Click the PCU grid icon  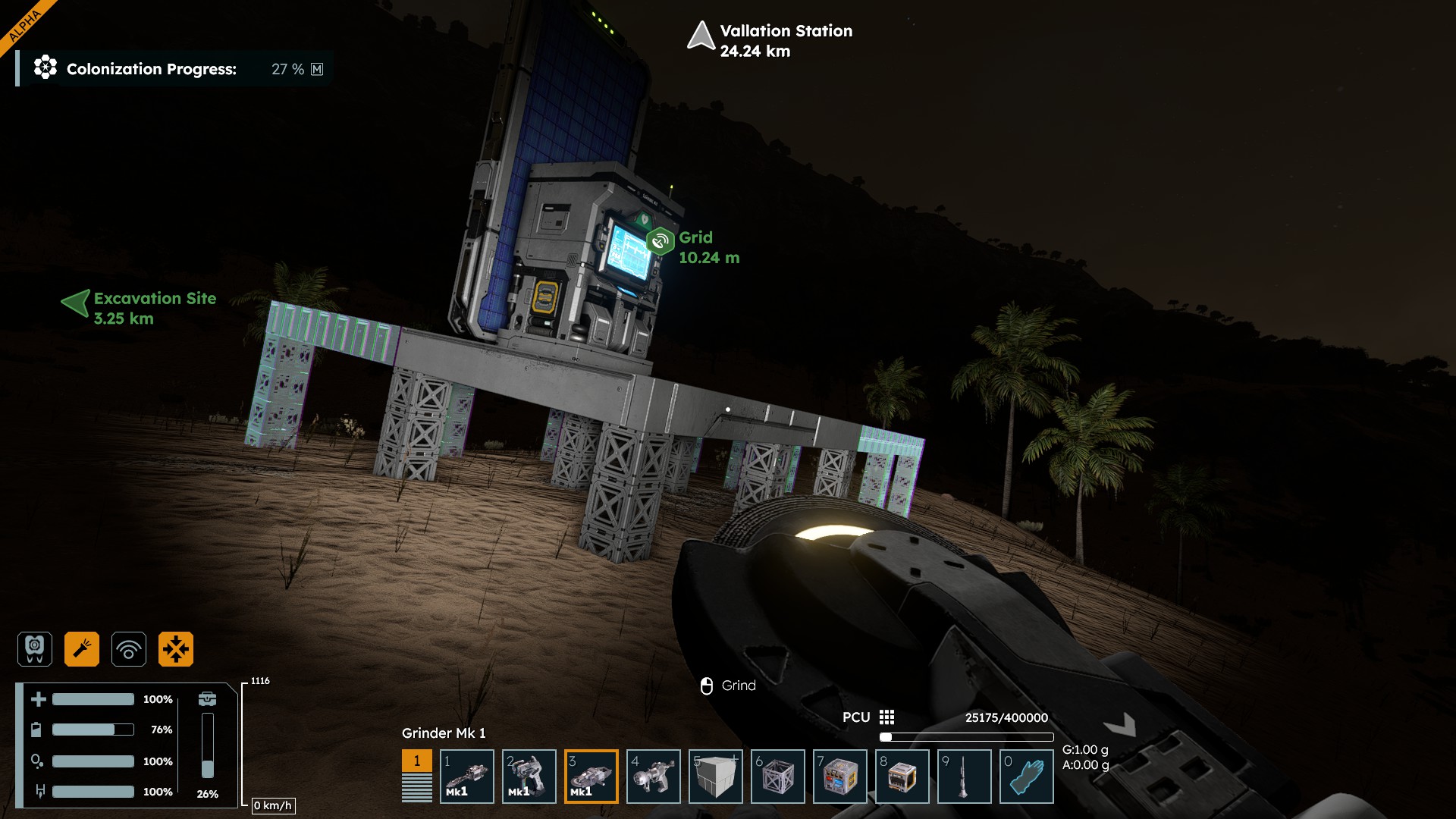(886, 717)
